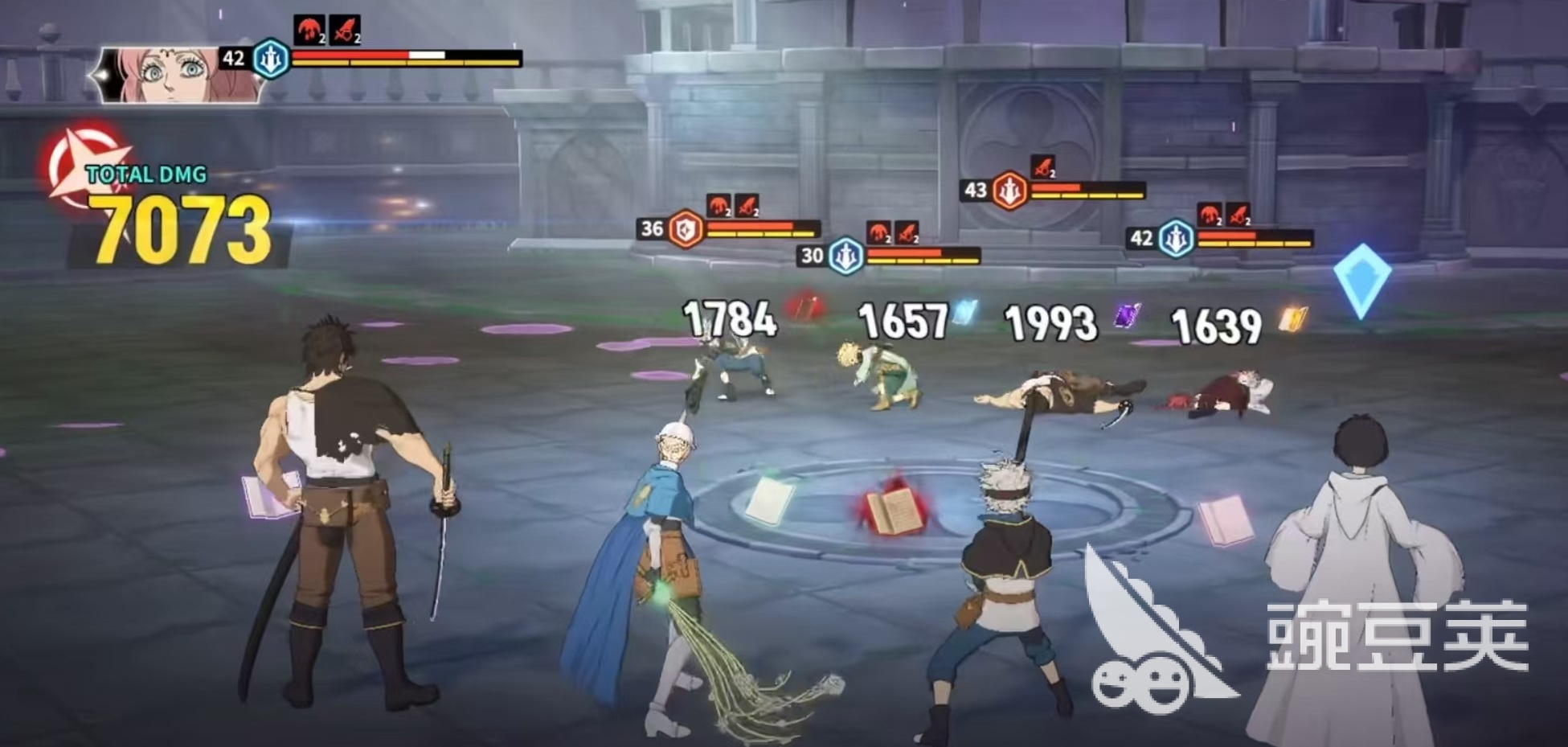Click the shield badge beside the level 36 enemy
Screen dimensions: 1568x747
687,228
